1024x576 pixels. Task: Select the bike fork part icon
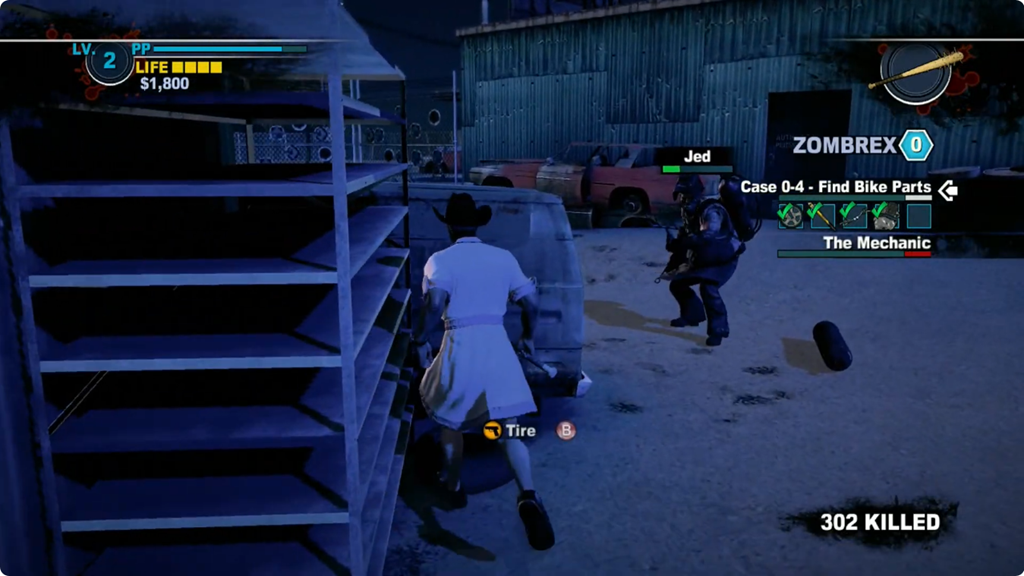822,216
